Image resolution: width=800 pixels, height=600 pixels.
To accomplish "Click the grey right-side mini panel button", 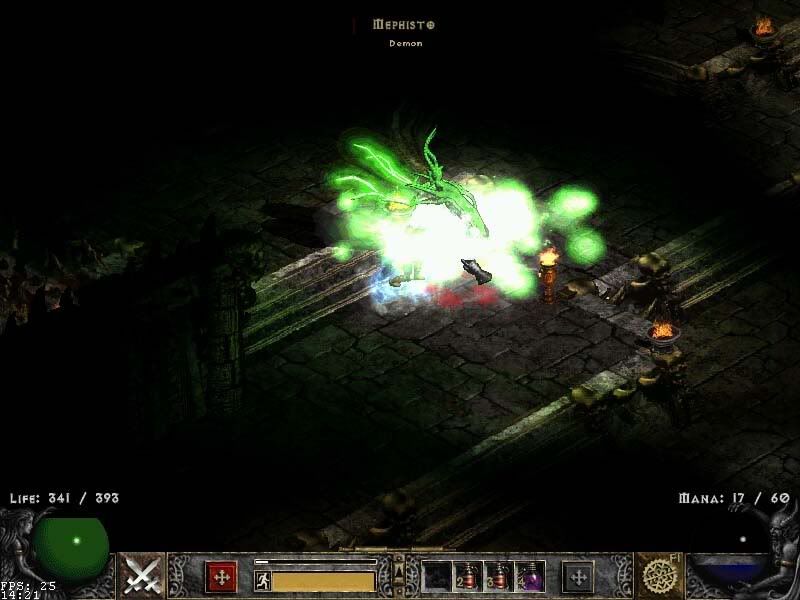I will (577, 577).
